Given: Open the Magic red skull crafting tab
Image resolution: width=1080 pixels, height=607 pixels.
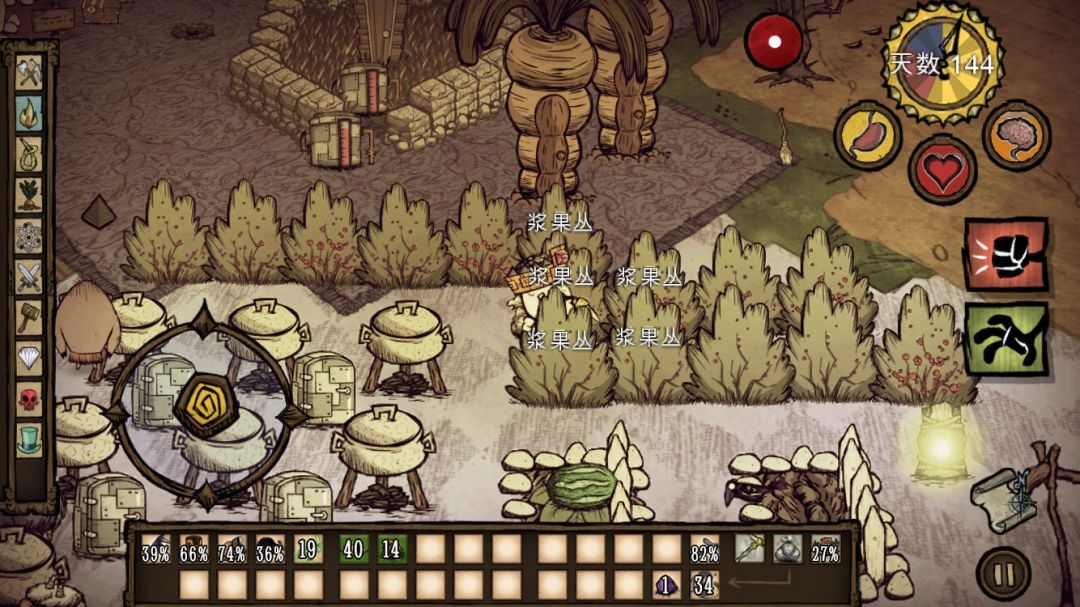Looking at the screenshot, I should coord(29,398).
